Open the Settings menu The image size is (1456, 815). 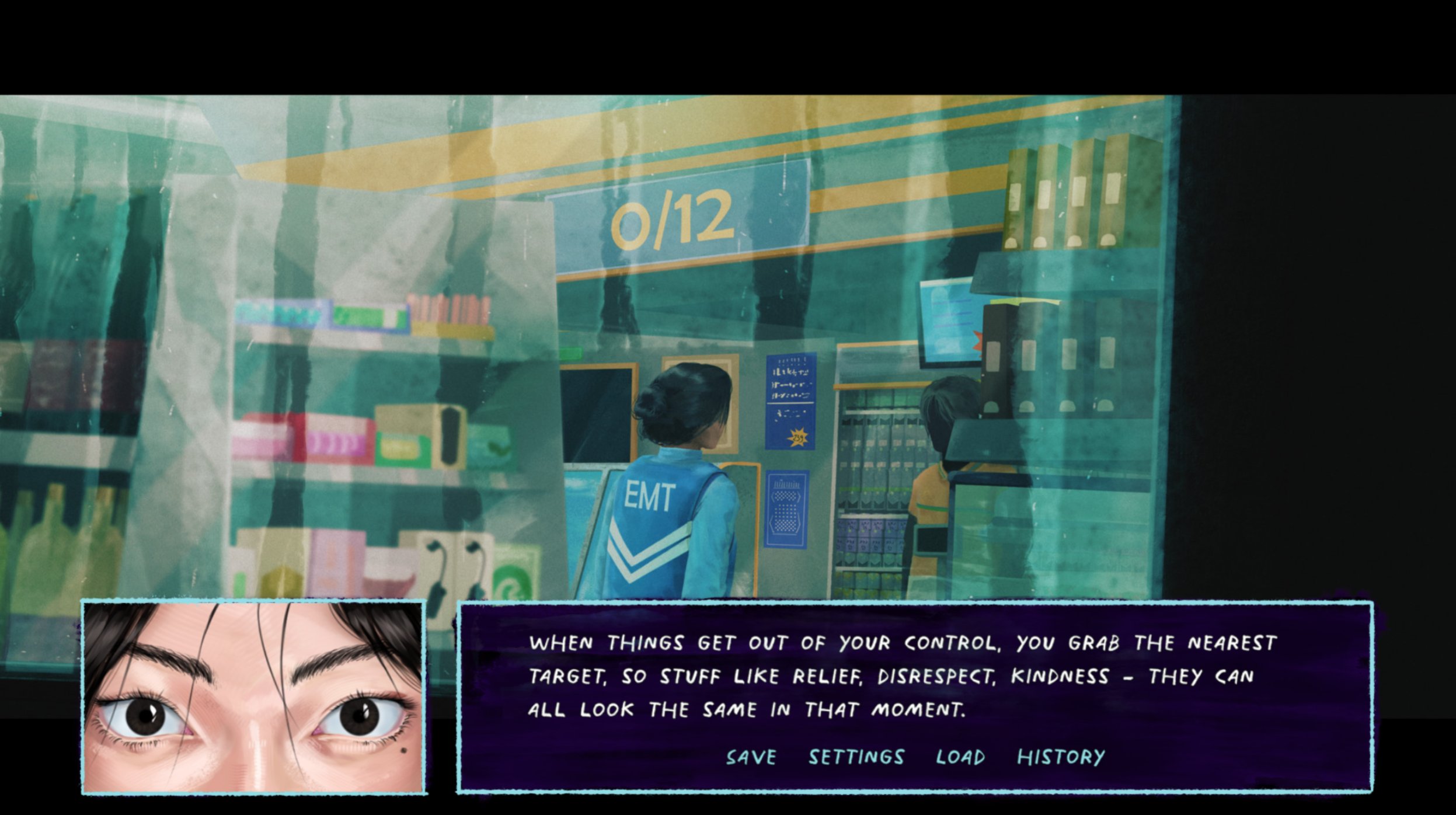(x=856, y=757)
